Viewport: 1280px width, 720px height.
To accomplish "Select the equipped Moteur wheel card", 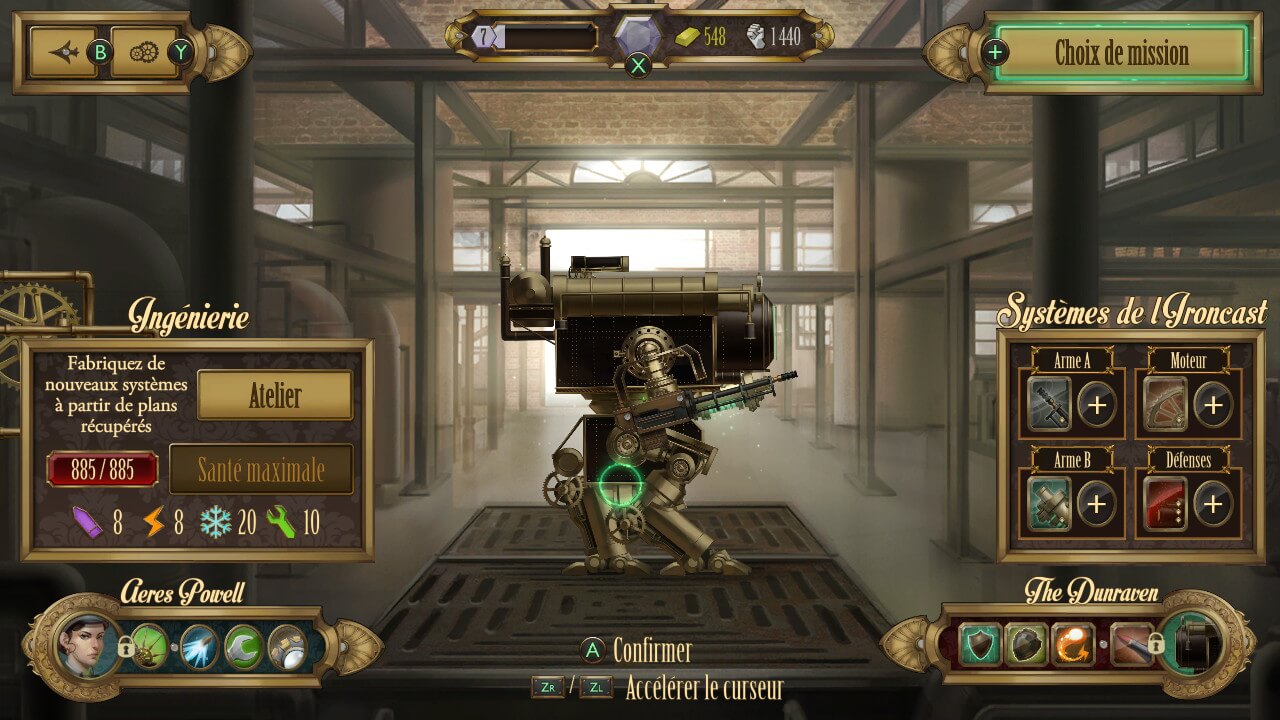I will click(1166, 404).
